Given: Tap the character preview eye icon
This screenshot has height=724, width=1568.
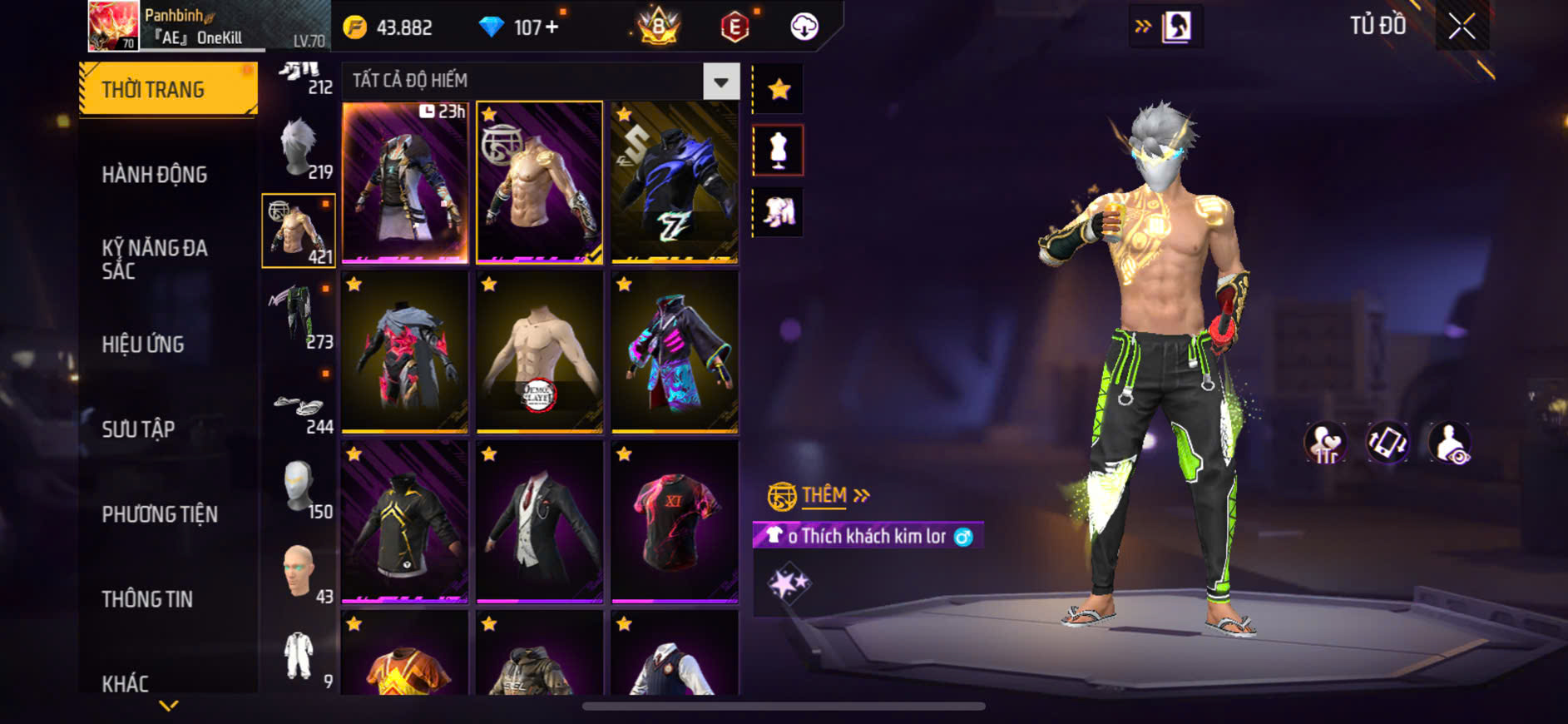Looking at the screenshot, I should coord(1449,443).
